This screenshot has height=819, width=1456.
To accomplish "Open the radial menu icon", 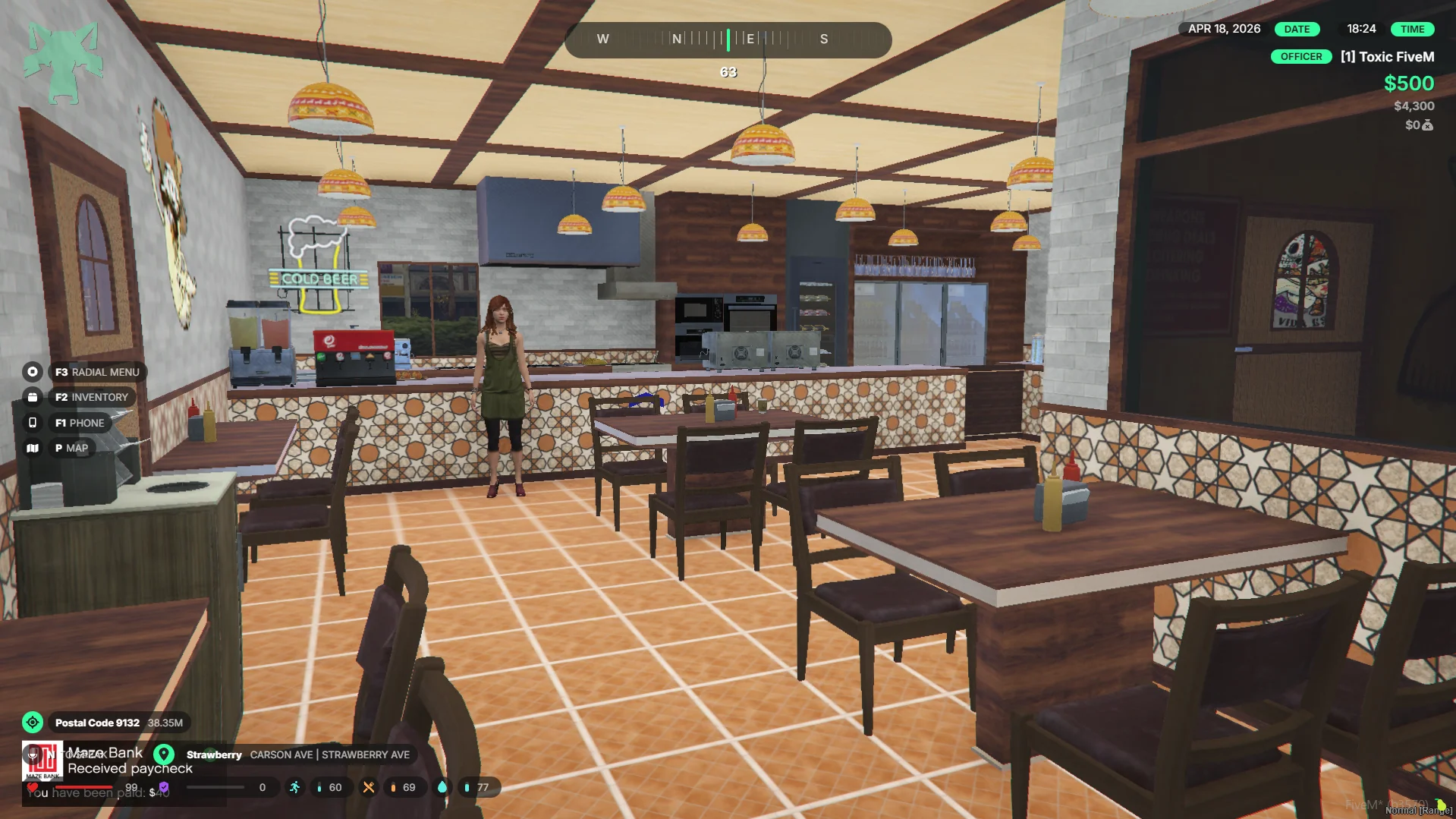I will tap(32, 372).
